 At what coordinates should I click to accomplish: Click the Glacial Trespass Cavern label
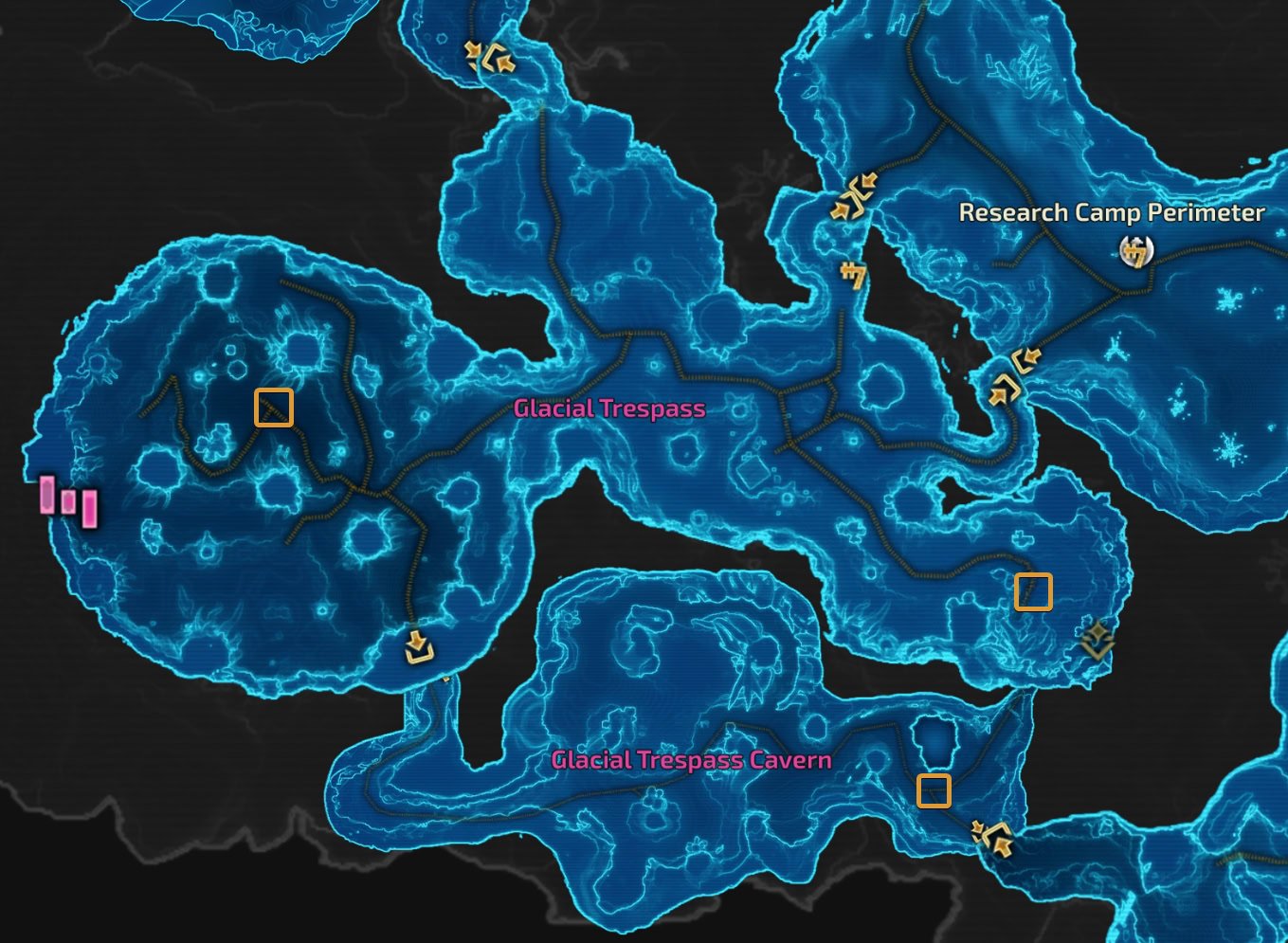[690, 759]
